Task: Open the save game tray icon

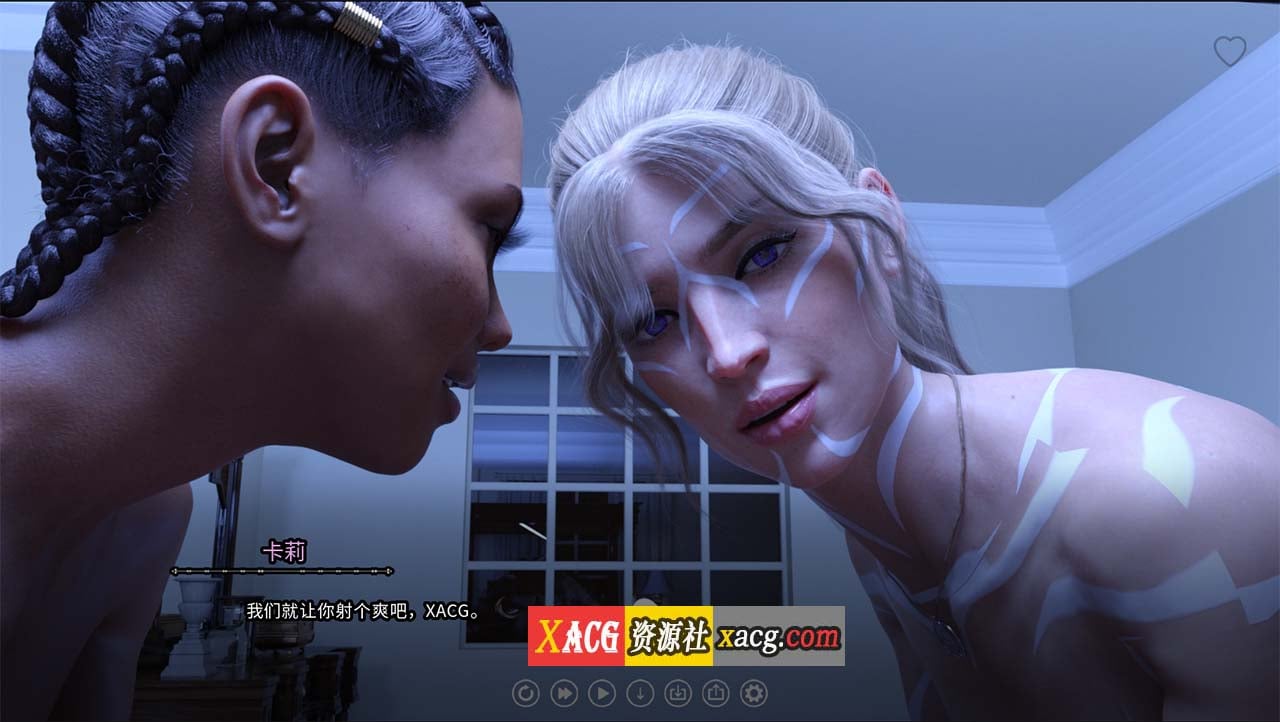Action: coord(677,692)
